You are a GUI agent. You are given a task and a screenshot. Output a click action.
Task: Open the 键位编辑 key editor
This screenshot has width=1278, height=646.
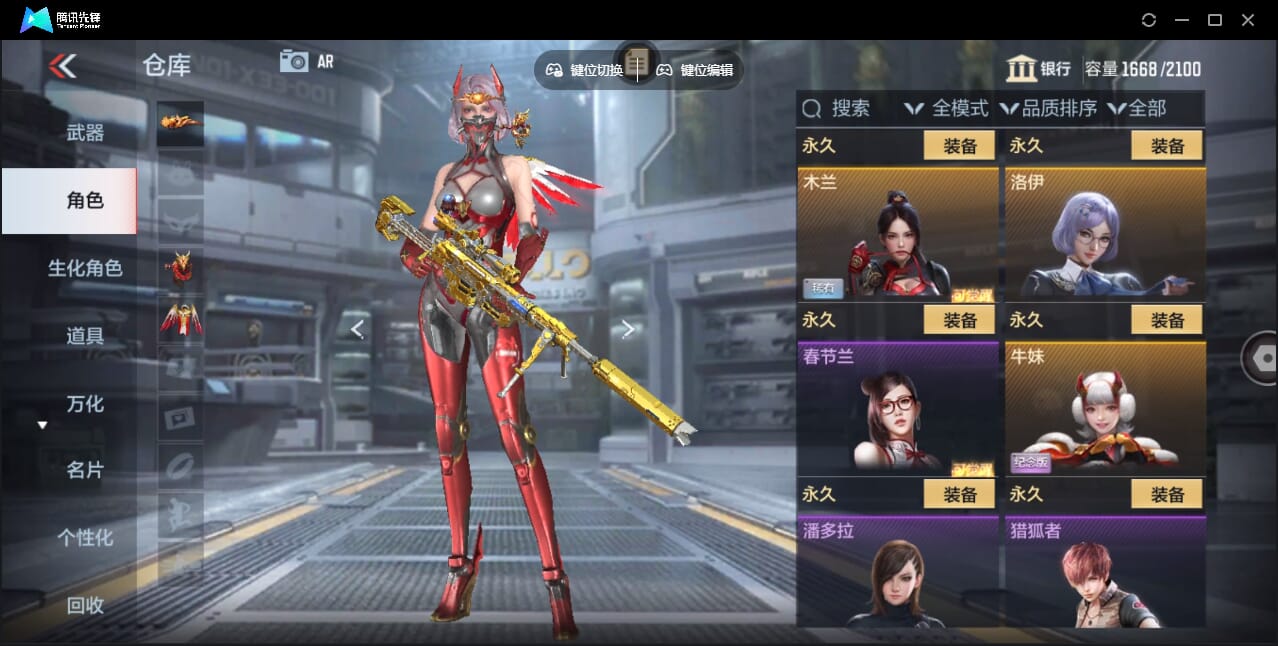pos(696,70)
